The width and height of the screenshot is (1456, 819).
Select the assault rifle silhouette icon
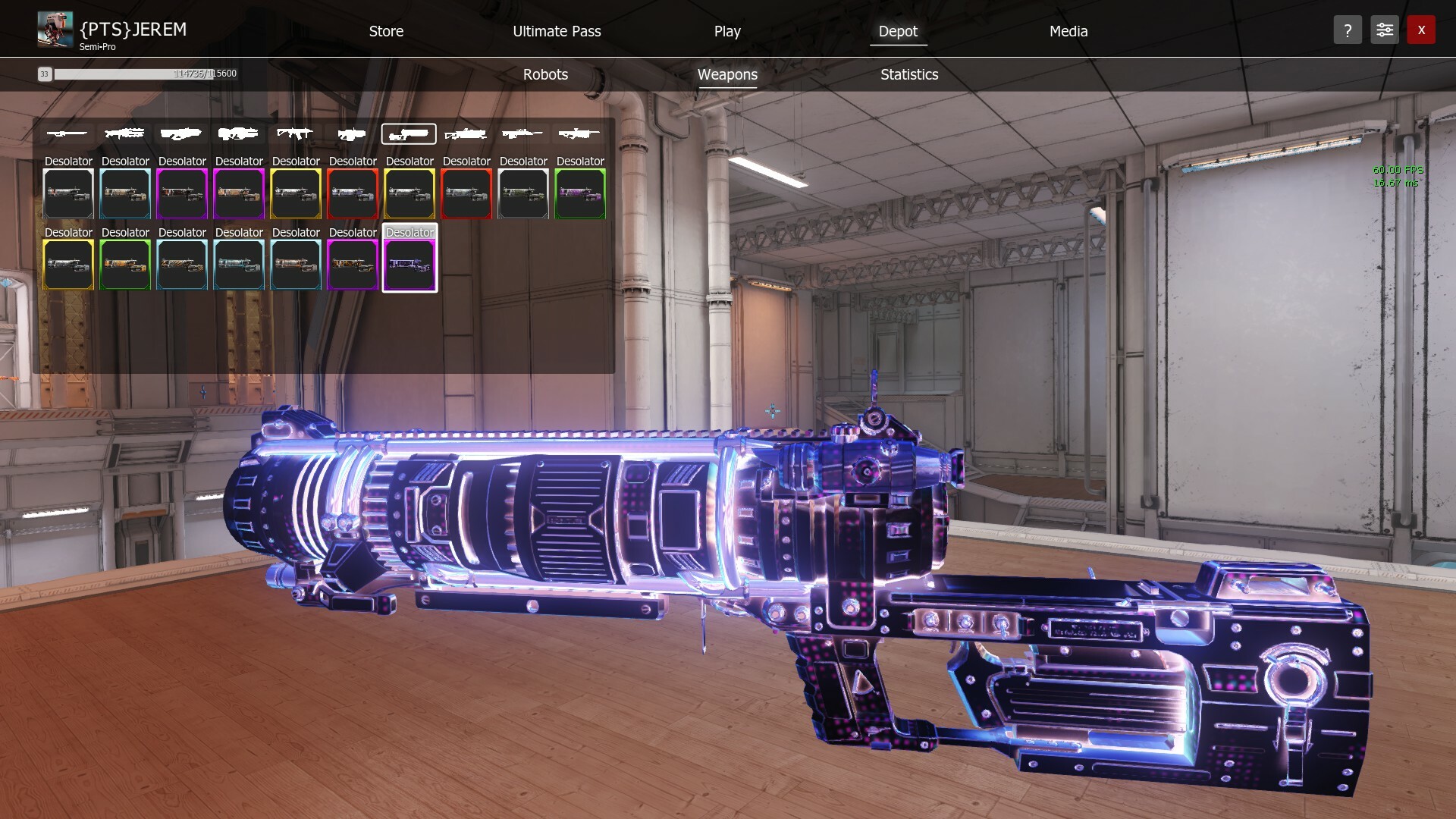coord(296,133)
